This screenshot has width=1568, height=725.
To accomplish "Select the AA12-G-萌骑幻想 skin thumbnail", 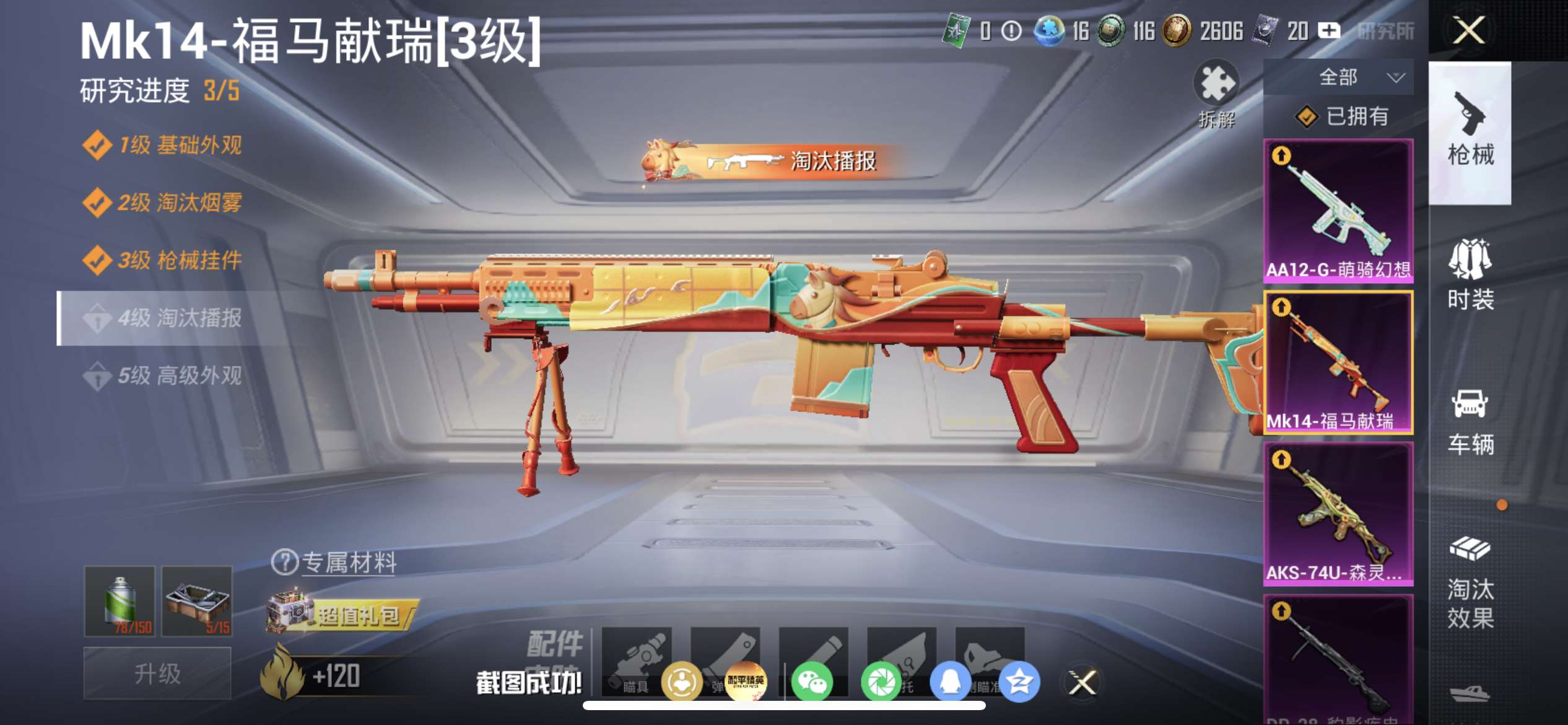I will click(x=1338, y=211).
